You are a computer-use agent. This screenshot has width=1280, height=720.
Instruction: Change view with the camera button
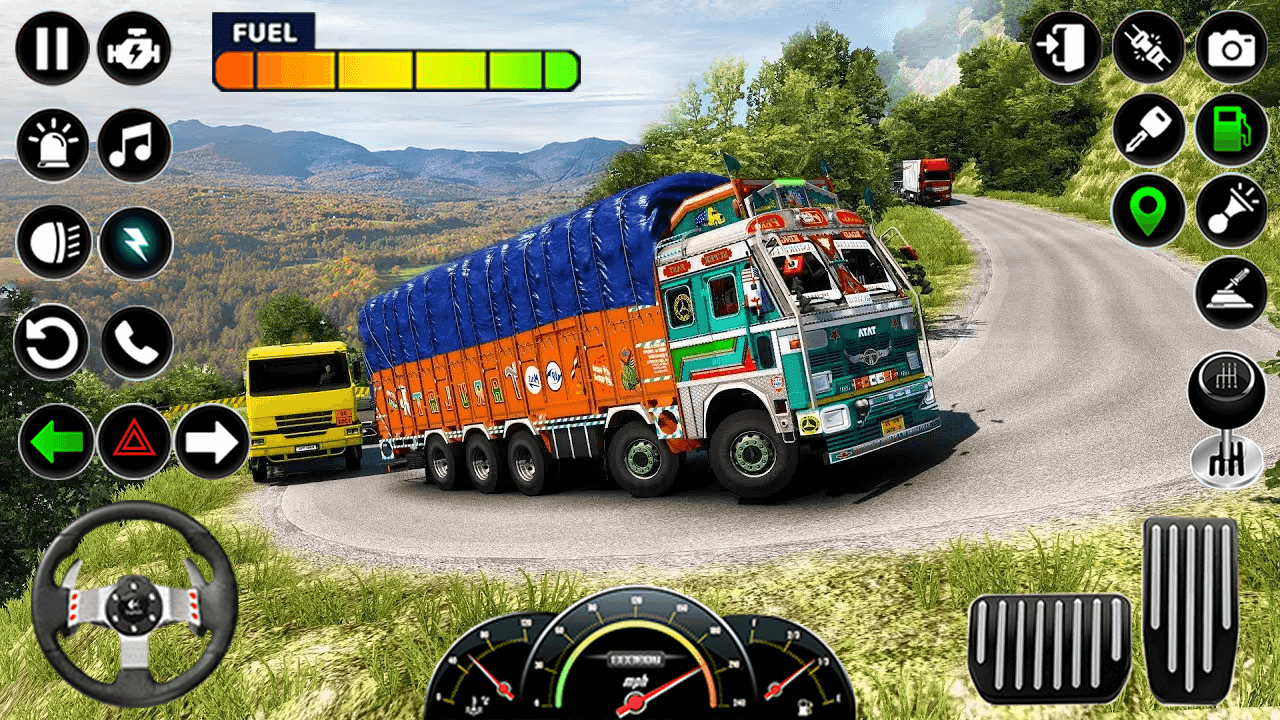tap(1231, 48)
